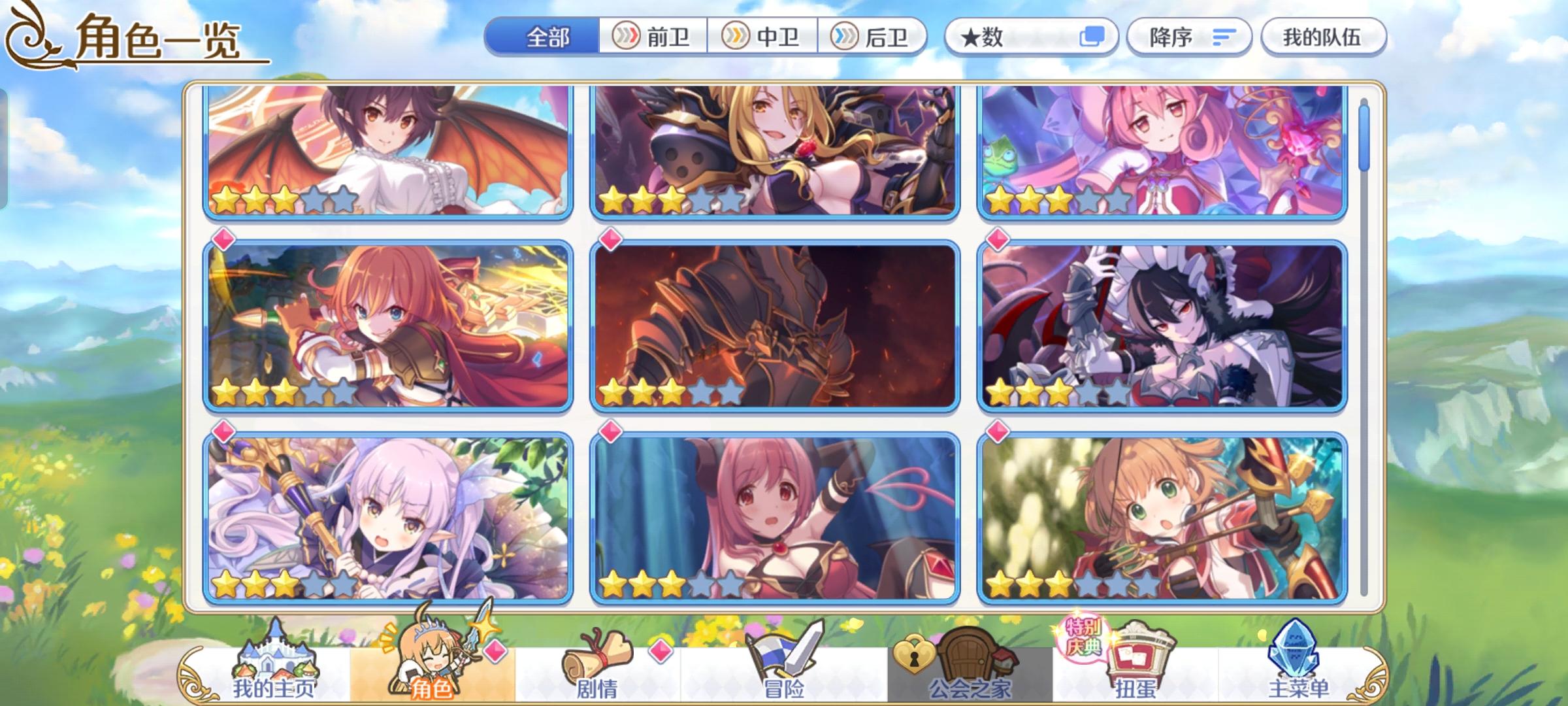Switch filter to 后卫 rearguard
This screenshot has height=706, width=1568.
[x=875, y=37]
